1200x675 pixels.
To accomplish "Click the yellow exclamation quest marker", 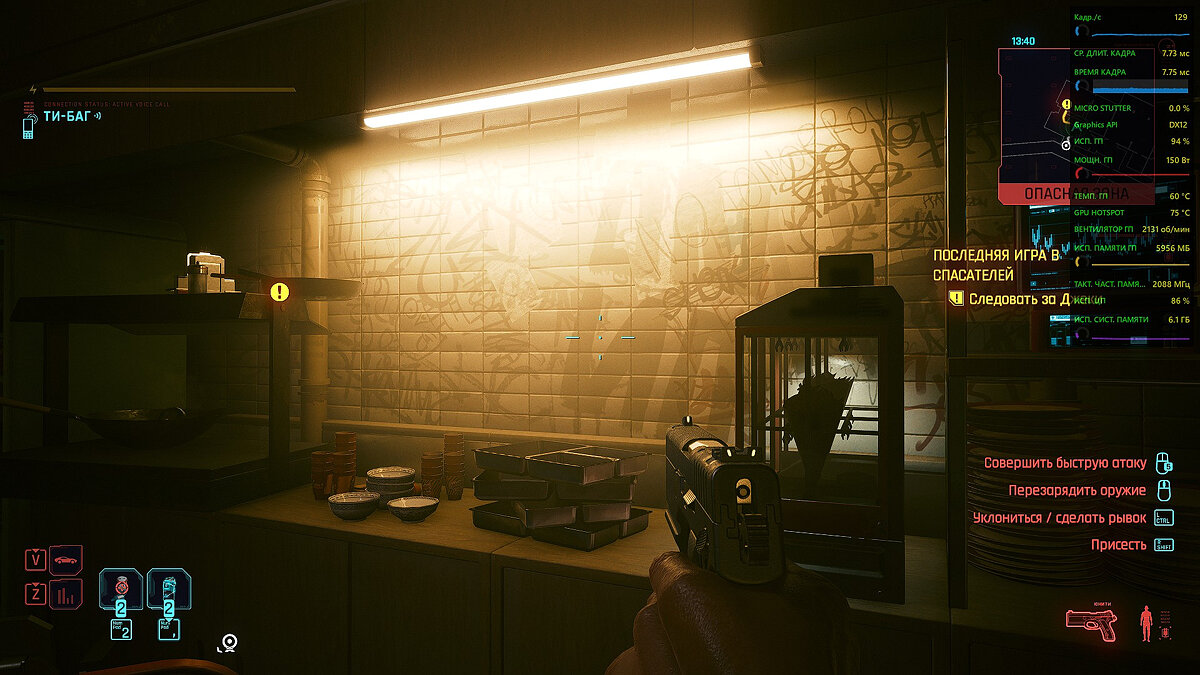I will coord(280,292).
